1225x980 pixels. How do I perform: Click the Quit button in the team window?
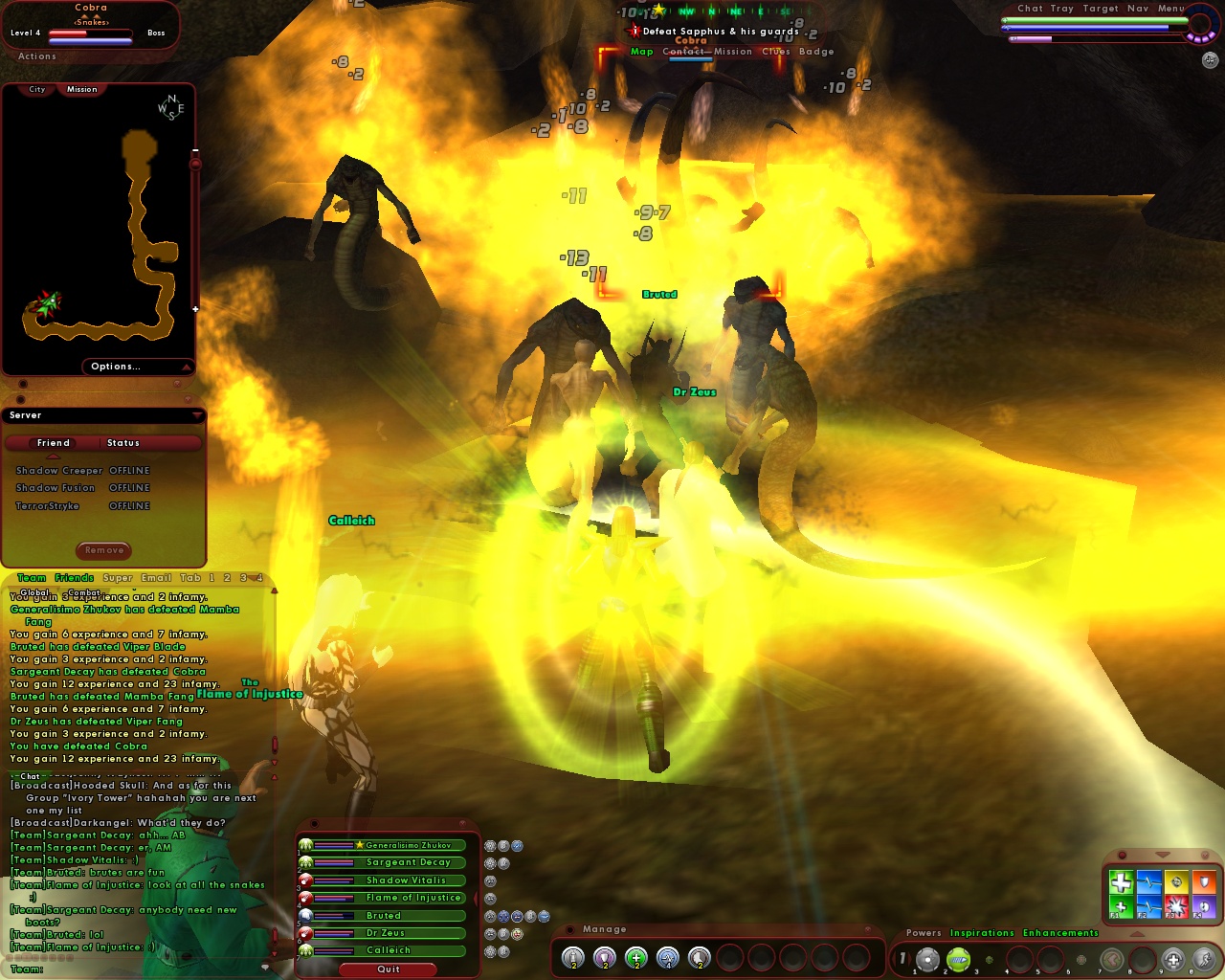pos(387,969)
